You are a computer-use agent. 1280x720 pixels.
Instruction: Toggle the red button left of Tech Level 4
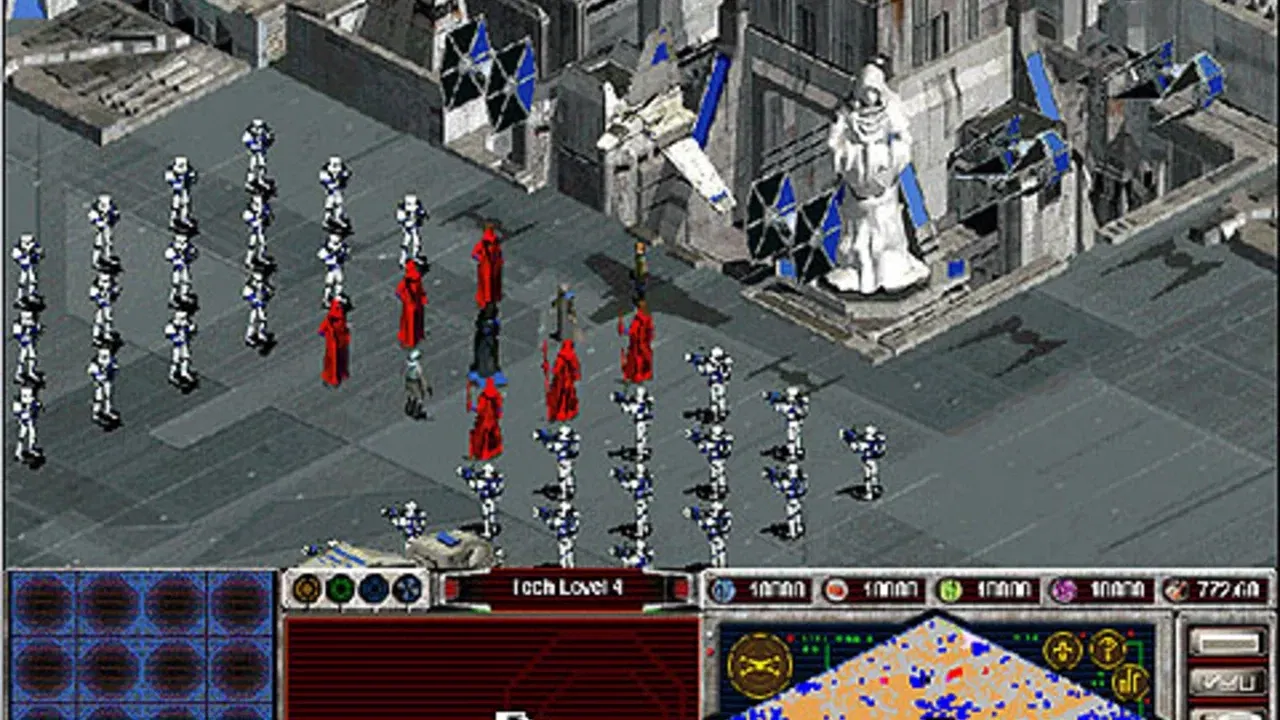click(452, 586)
